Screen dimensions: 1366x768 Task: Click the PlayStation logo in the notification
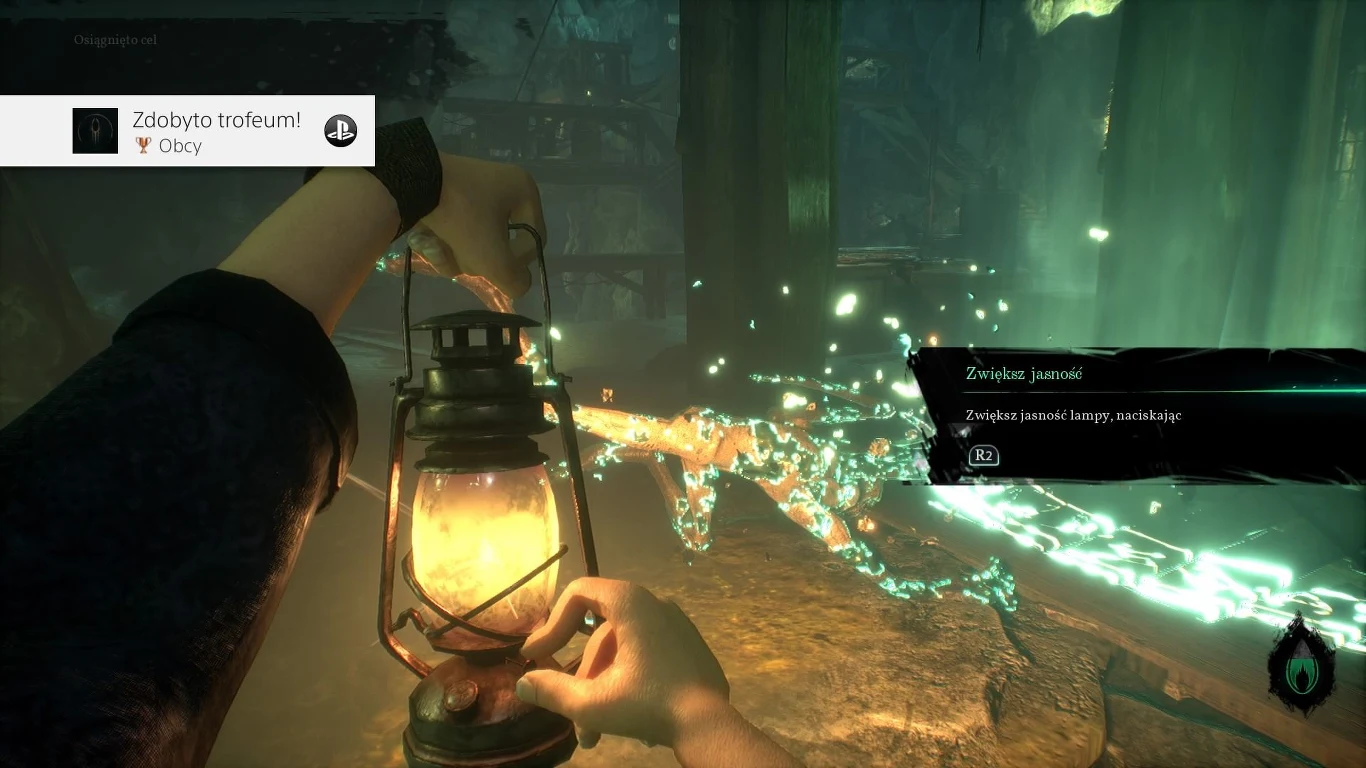pos(340,131)
